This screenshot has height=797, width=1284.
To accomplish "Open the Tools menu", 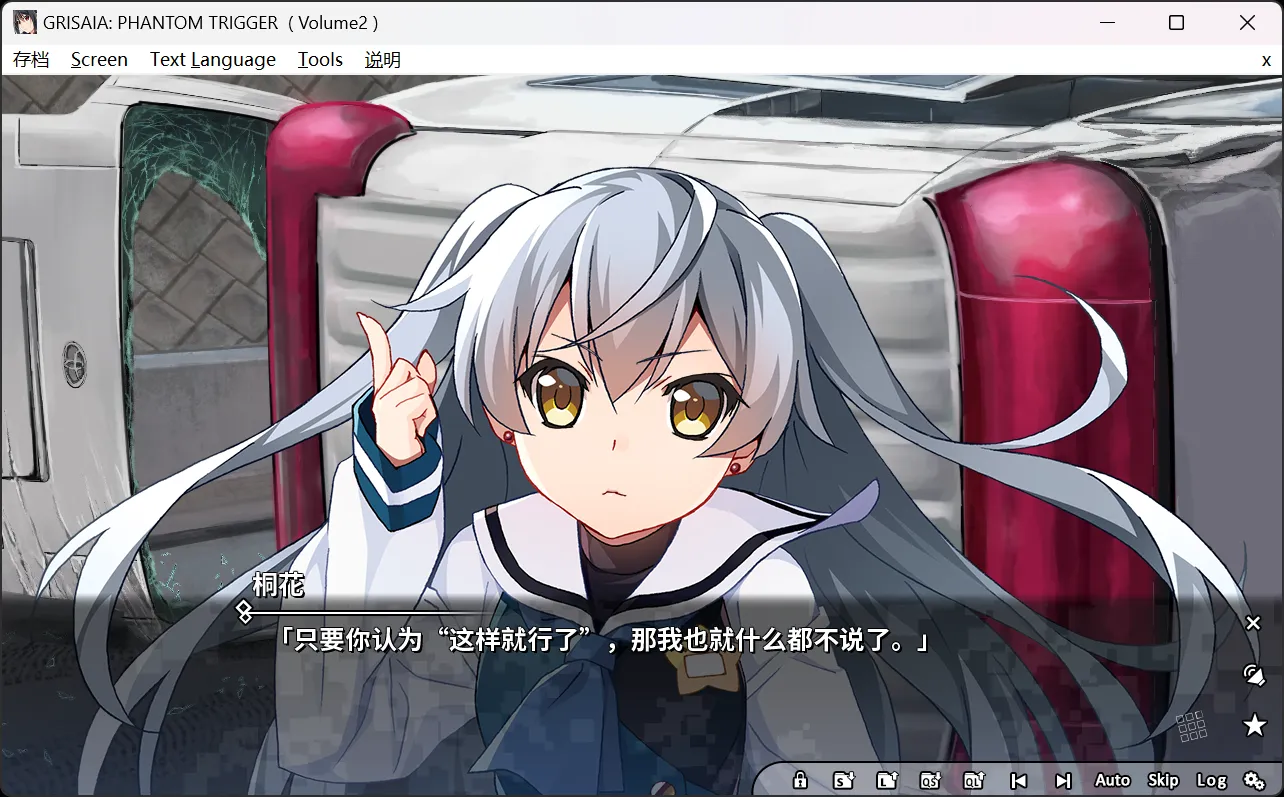I will (320, 59).
